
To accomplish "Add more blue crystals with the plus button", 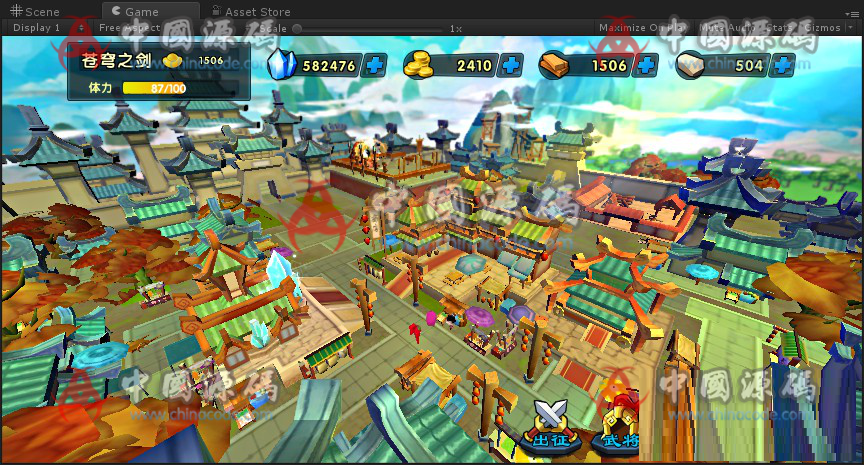I will (376, 66).
